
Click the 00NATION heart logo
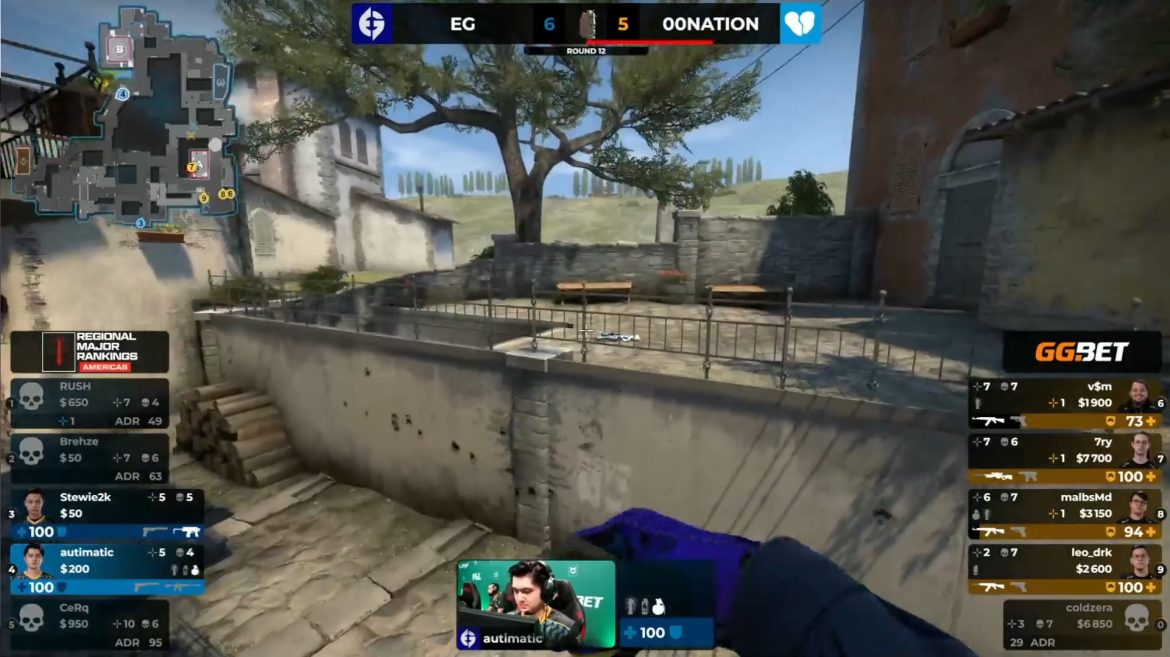pos(800,23)
